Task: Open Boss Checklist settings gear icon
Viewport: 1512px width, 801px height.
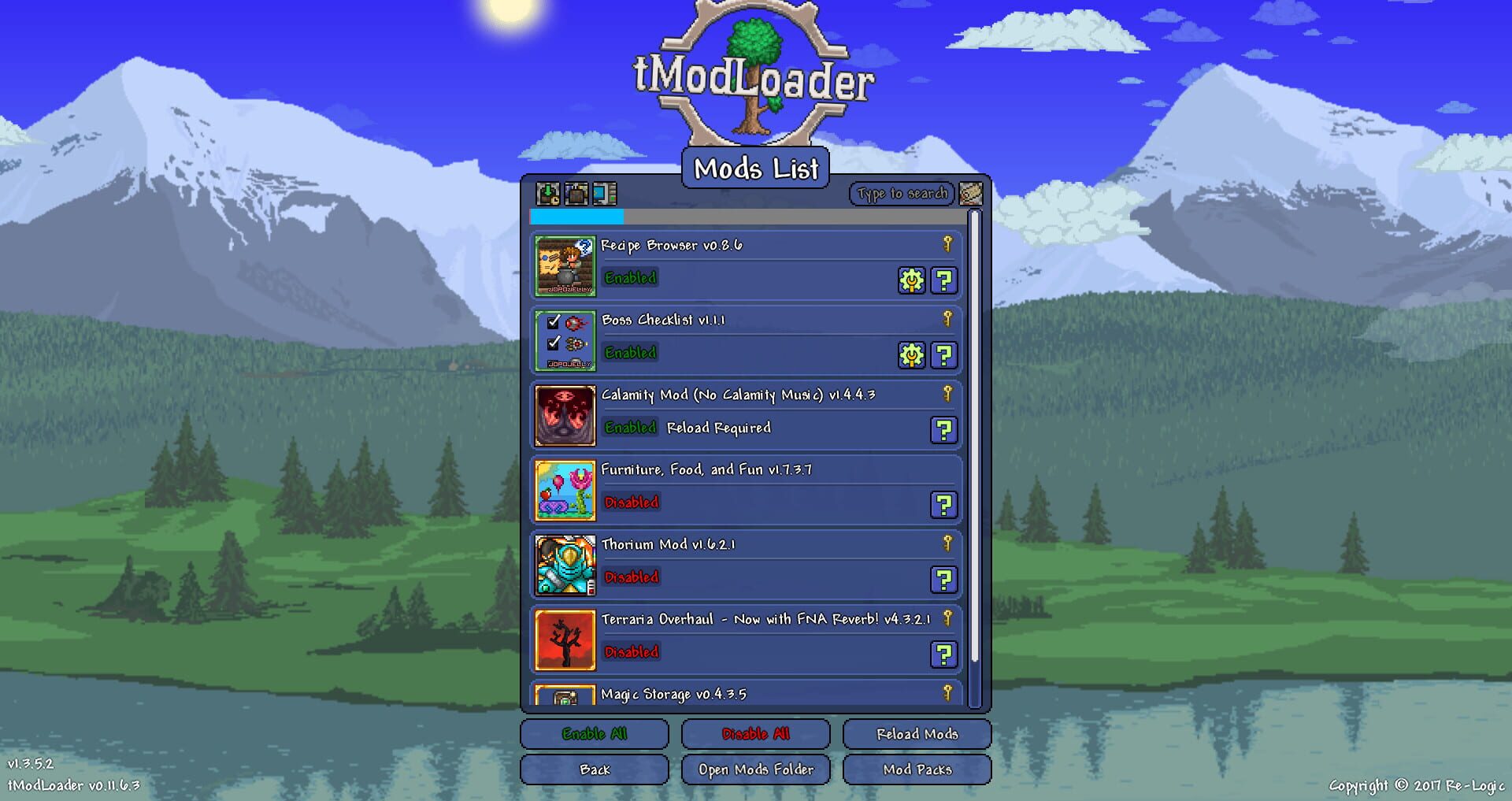Action: (x=910, y=354)
